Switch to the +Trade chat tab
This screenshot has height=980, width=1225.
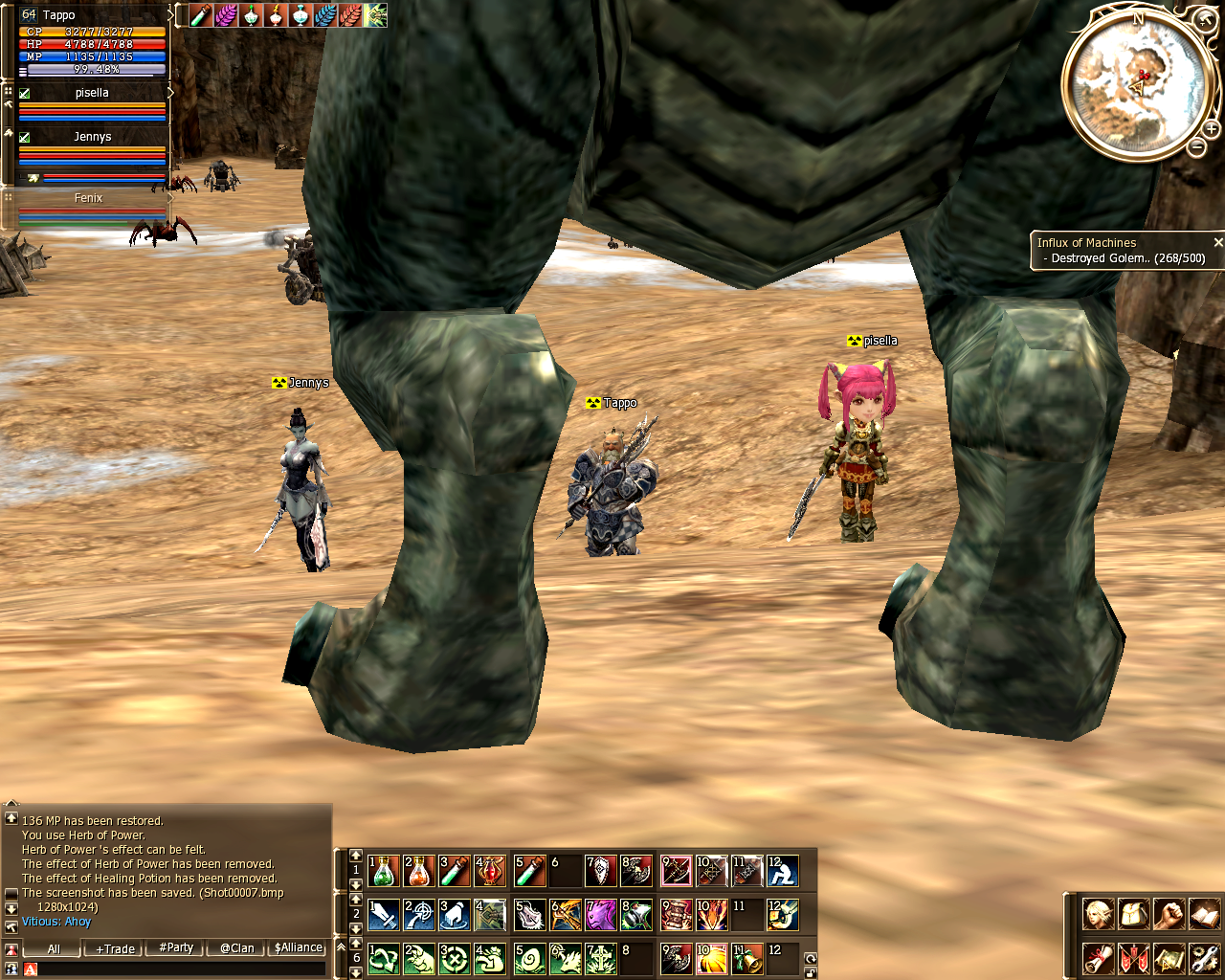[x=115, y=948]
